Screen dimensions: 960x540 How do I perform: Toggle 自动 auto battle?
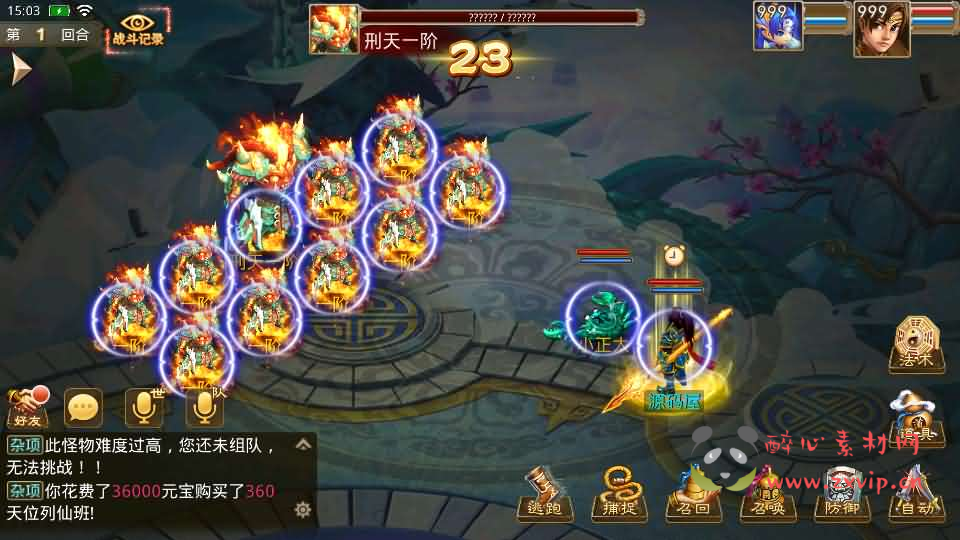click(x=916, y=495)
